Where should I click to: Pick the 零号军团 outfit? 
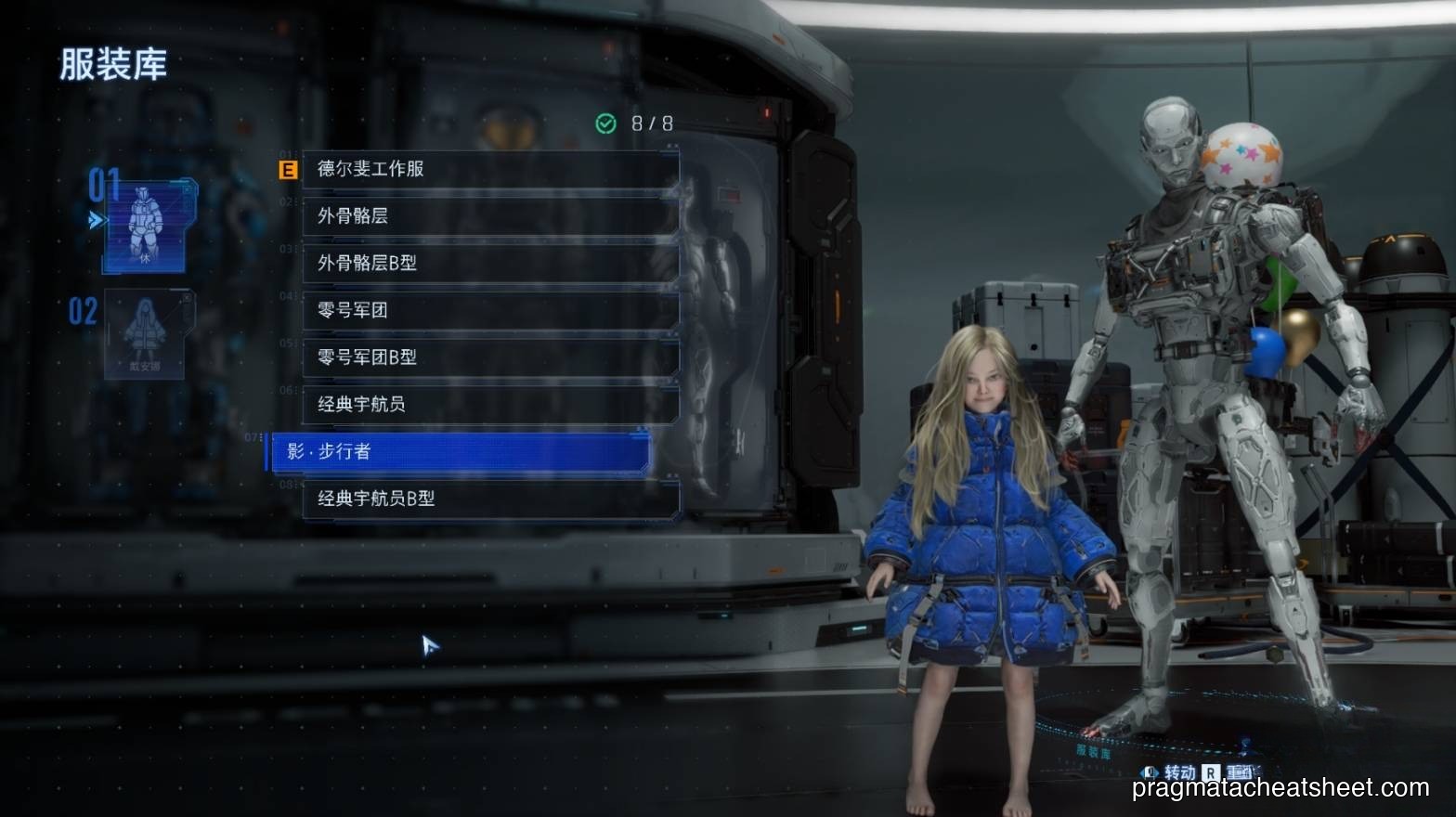tap(490, 310)
